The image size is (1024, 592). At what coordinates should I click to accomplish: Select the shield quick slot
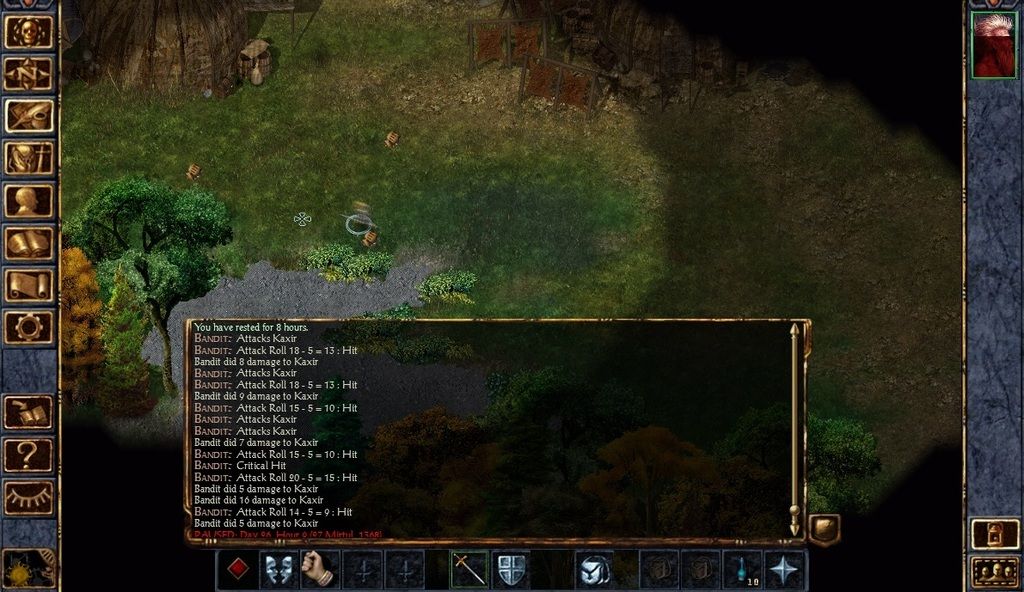(511, 569)
